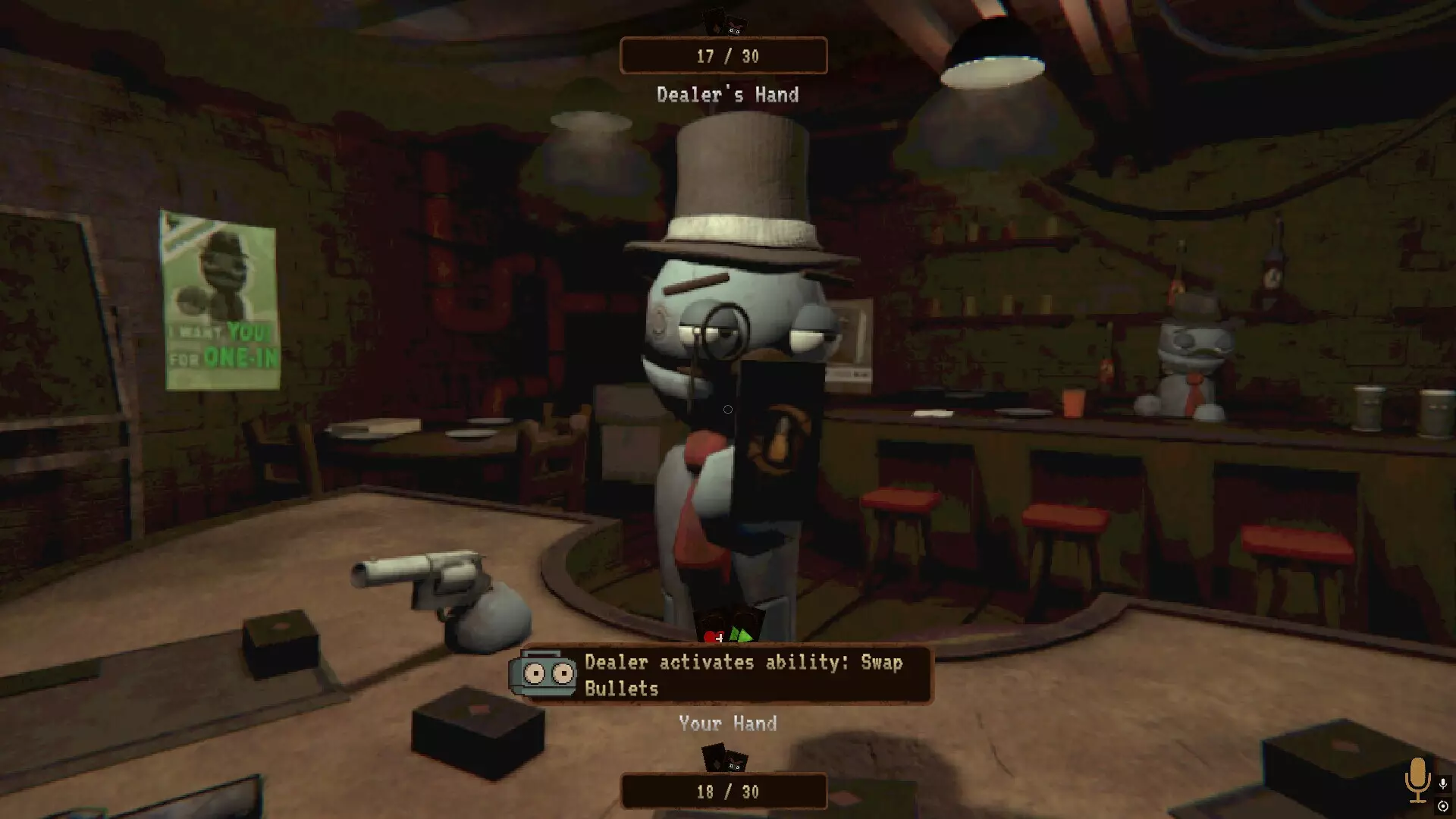Toggle the large gold microphone icon
Screen dimensions: 1456x819
1417,779
